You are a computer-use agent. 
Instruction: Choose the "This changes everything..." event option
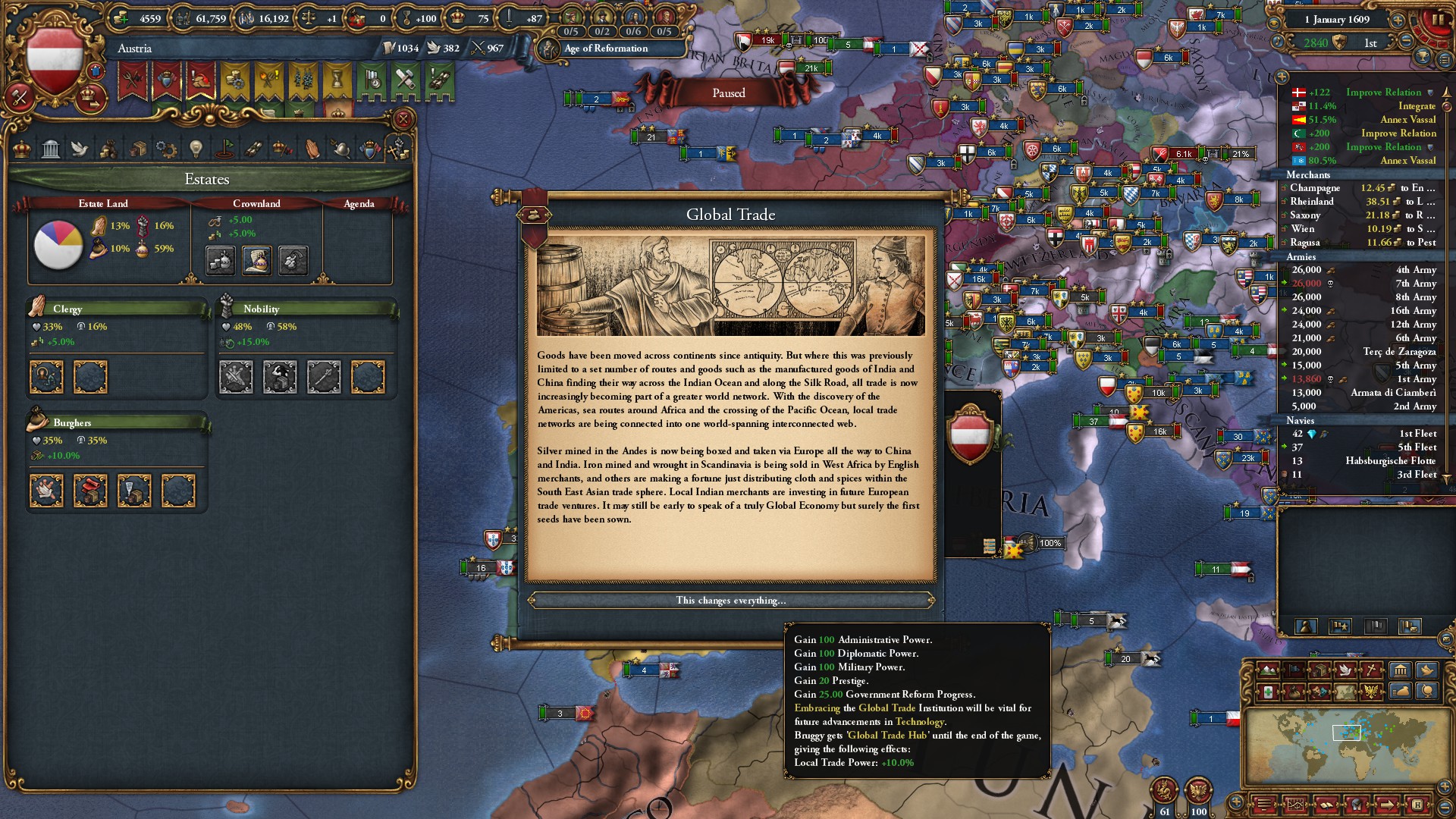730,601
